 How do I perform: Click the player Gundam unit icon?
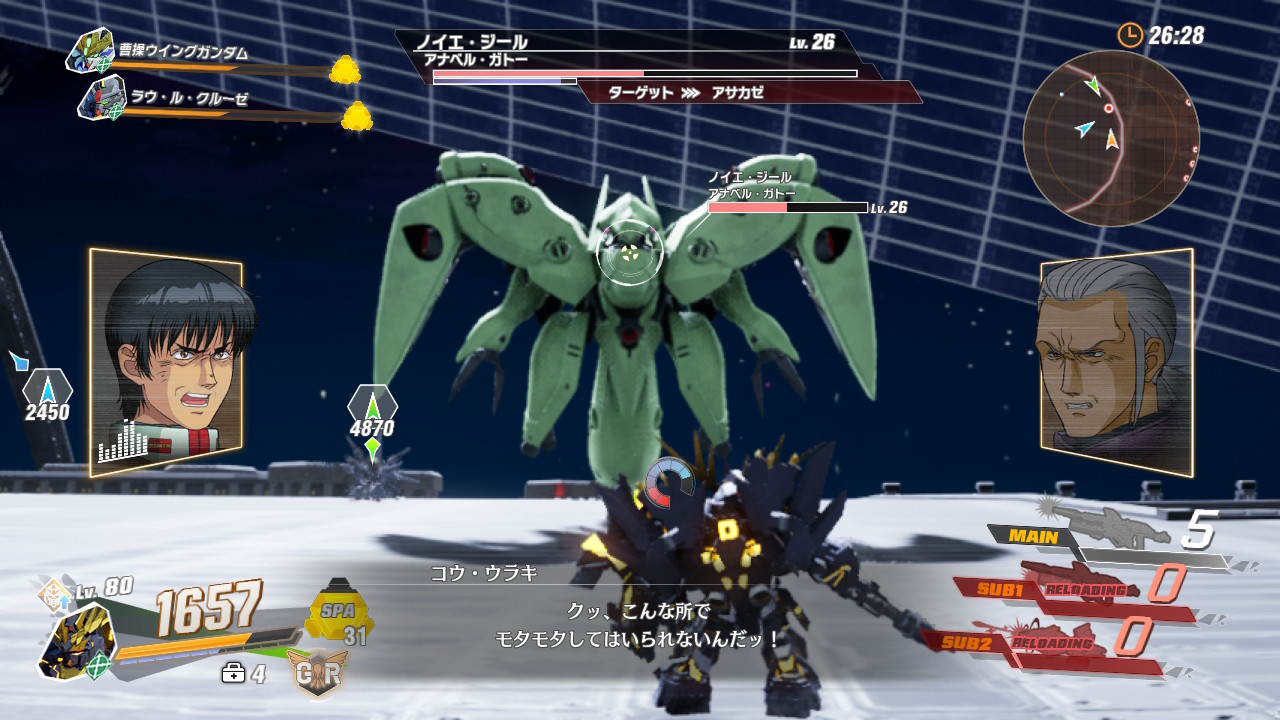pos(77,641)
